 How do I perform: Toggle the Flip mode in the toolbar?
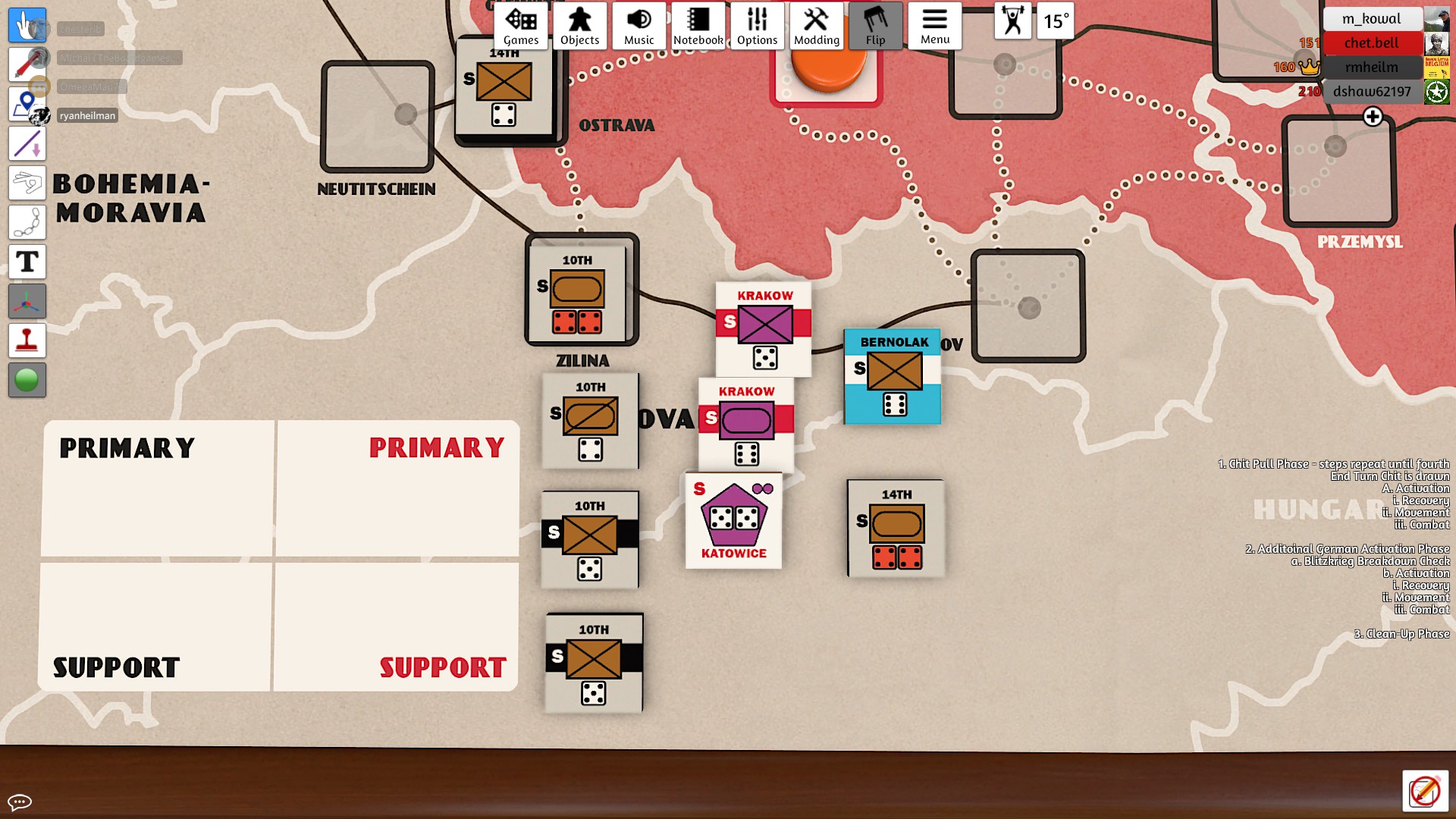click(876, 25)
